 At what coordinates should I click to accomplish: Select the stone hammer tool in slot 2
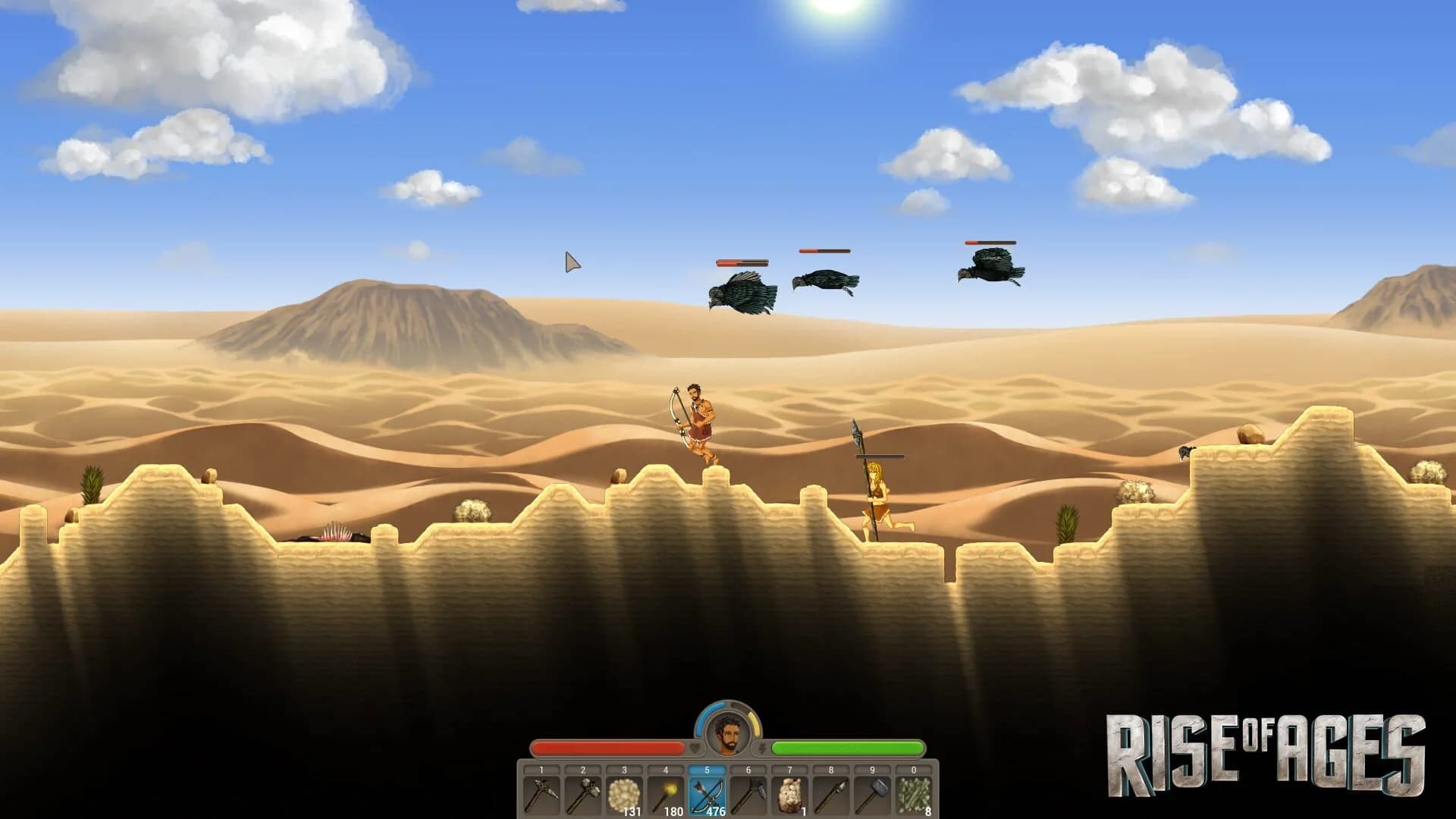[x=582, y=796]
